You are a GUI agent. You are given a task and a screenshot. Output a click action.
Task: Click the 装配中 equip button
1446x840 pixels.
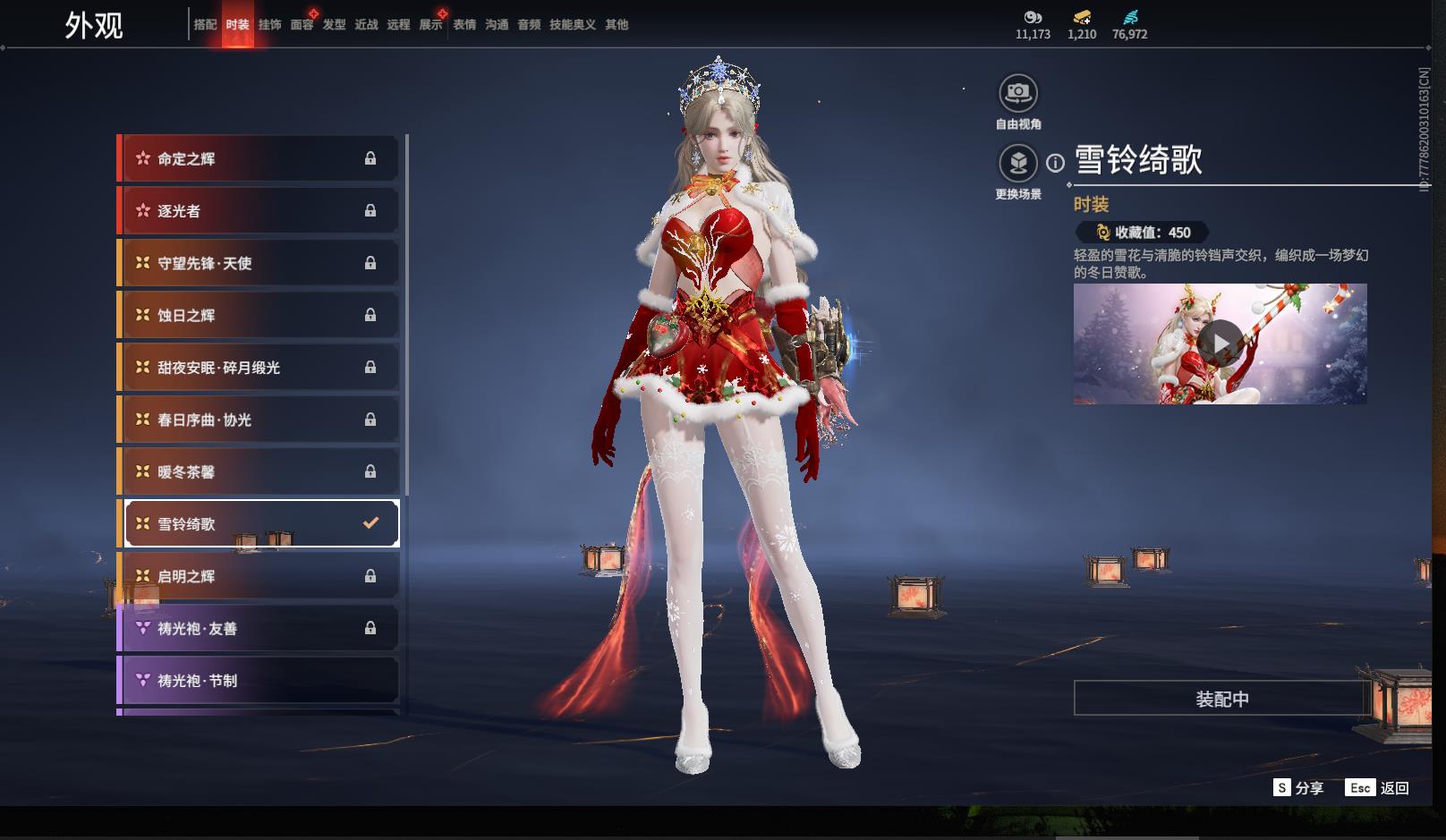[1221, 699]
